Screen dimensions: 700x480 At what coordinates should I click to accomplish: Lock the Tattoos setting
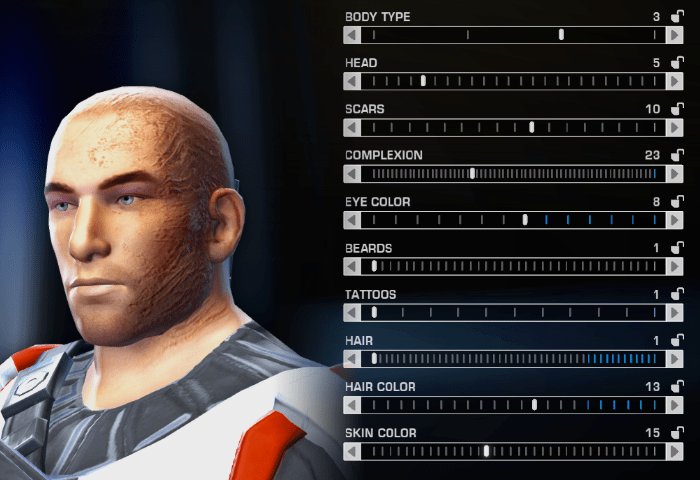pyautogui.click(x=677, y=294)
